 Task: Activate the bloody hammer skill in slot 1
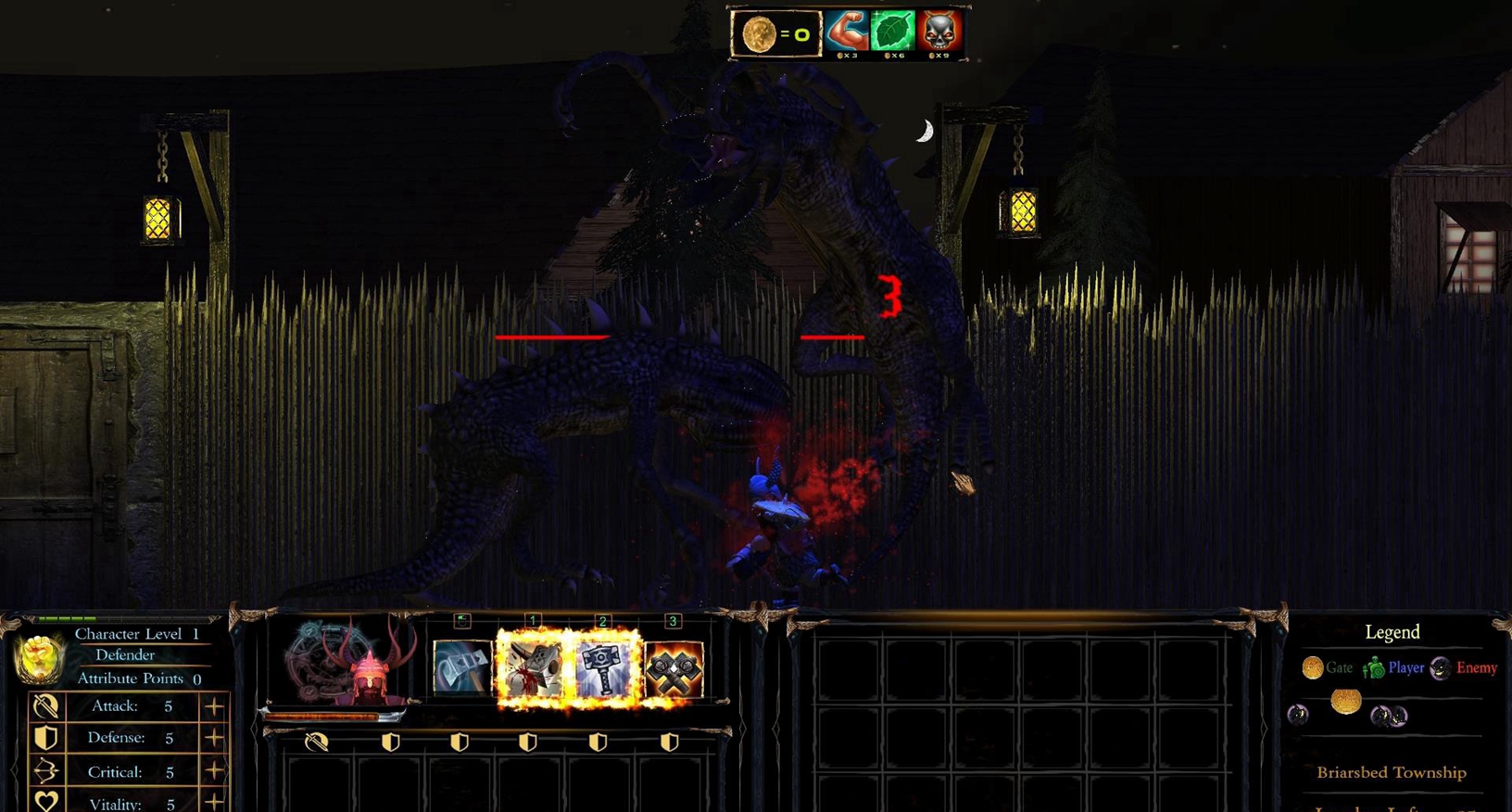pyautogui.click(x=532, y=667)
